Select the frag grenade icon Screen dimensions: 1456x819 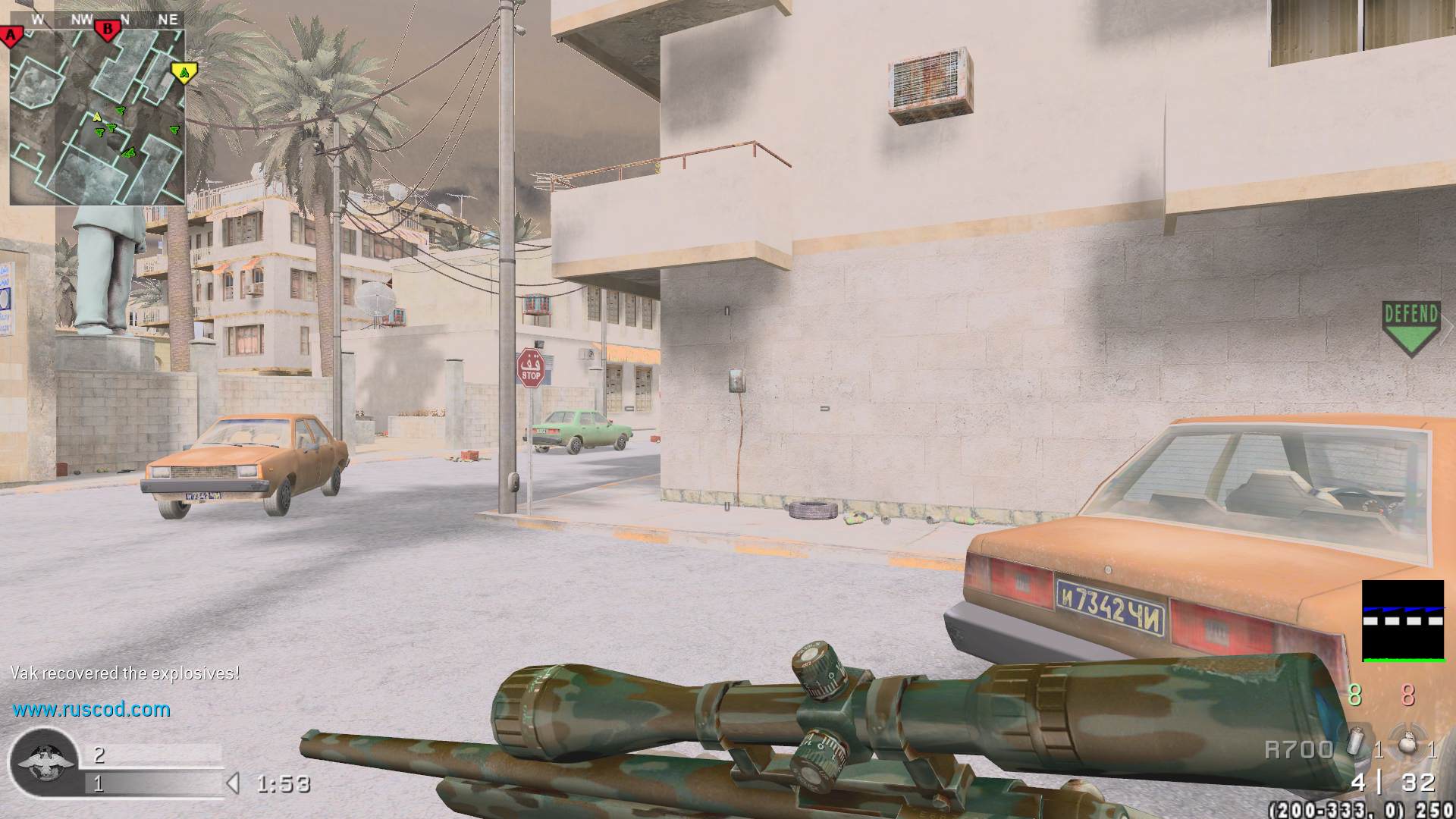1407,743
